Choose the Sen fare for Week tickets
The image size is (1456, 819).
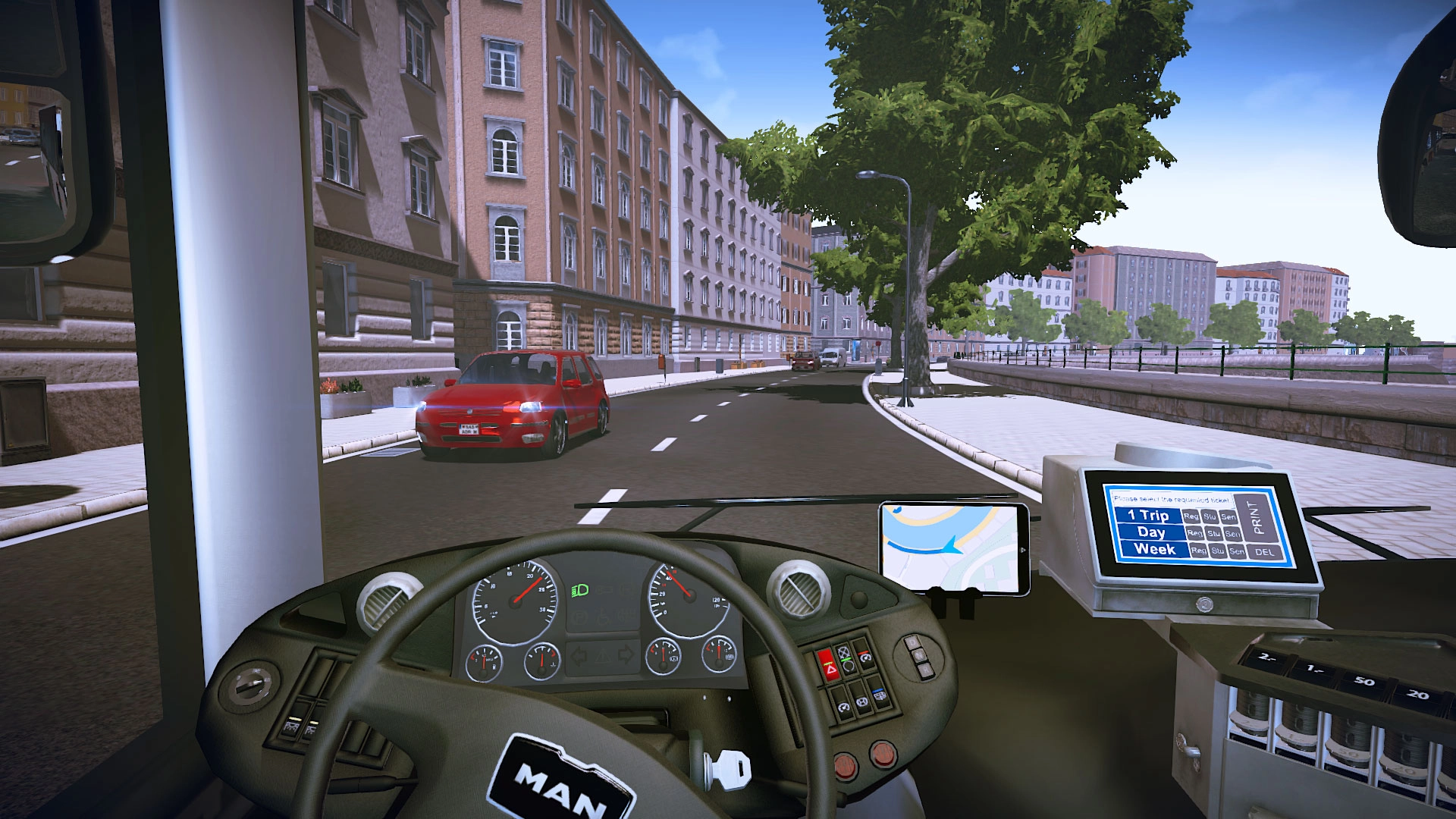click(x=1237, y=551)
